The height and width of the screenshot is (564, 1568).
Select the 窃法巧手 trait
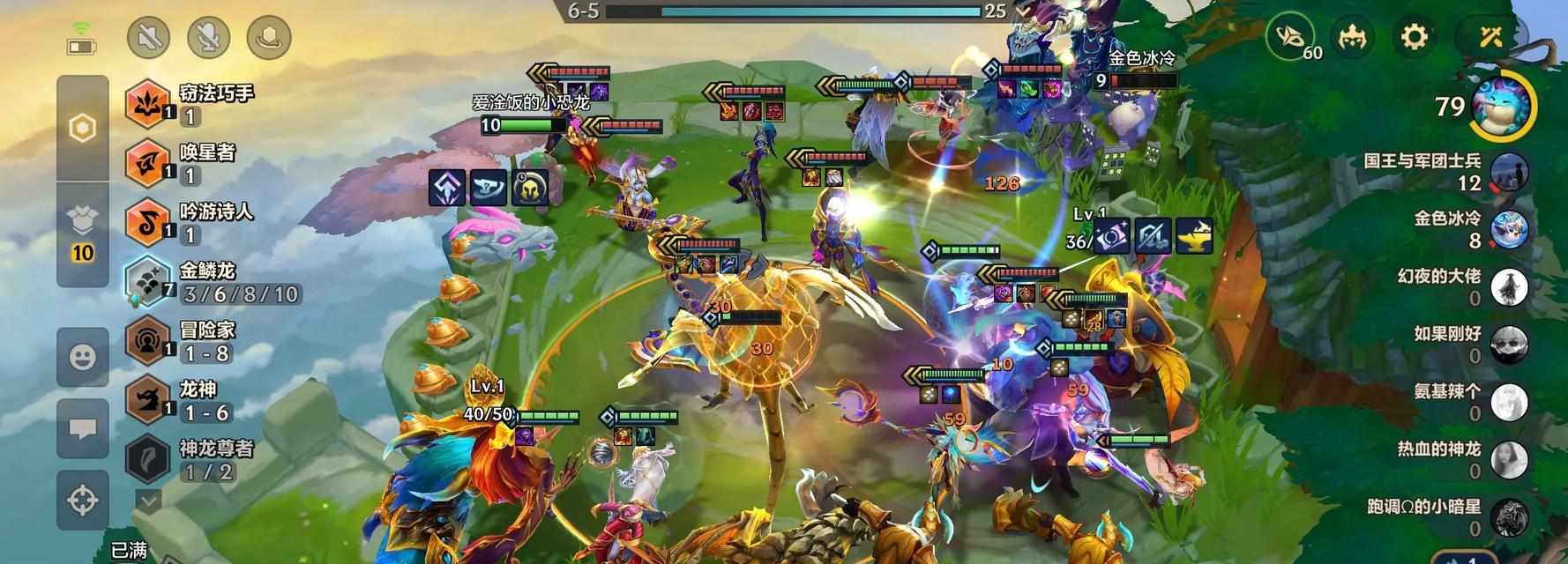[146, 103]
